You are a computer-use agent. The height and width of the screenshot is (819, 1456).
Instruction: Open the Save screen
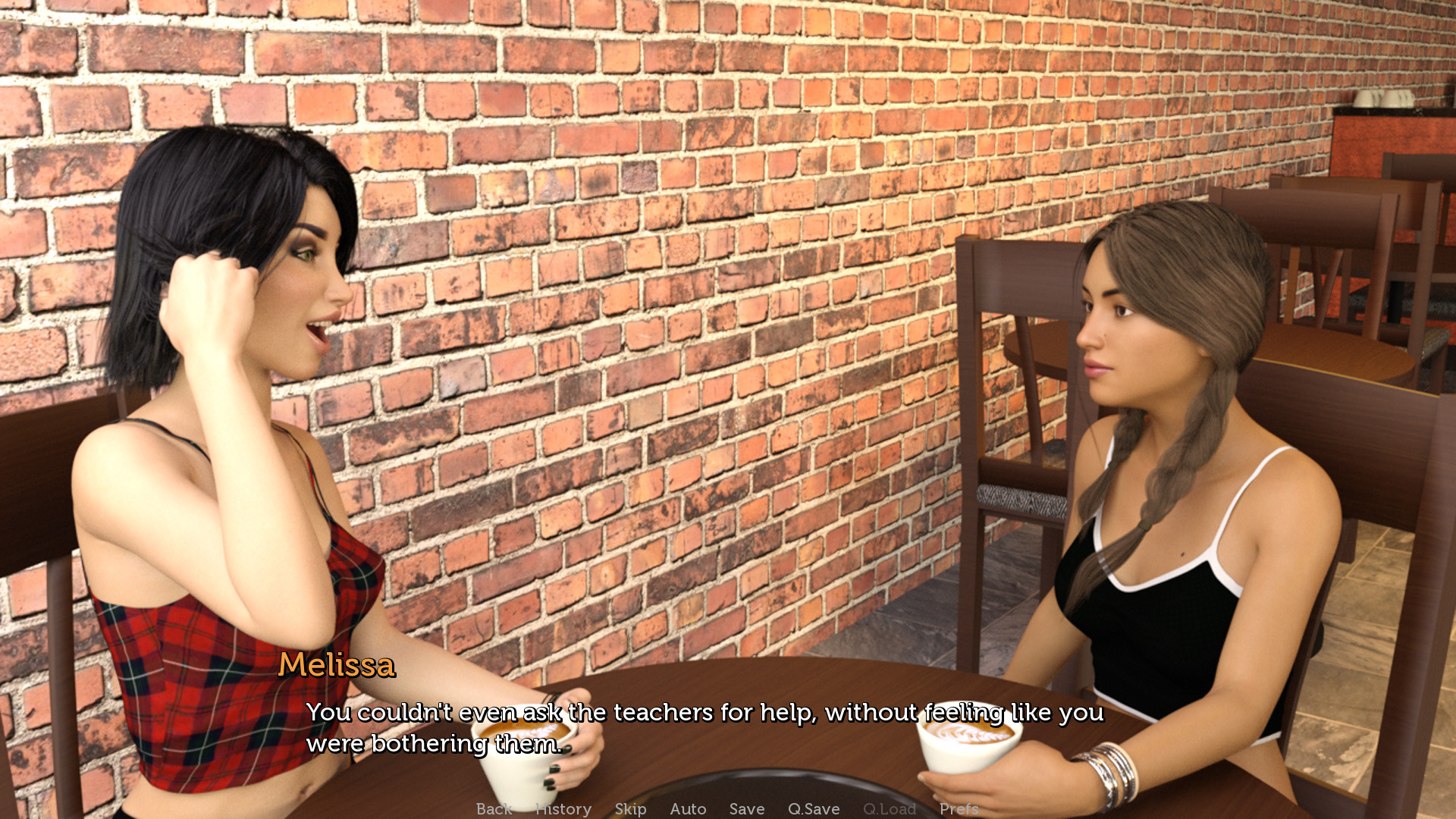[x=746, y=809]
